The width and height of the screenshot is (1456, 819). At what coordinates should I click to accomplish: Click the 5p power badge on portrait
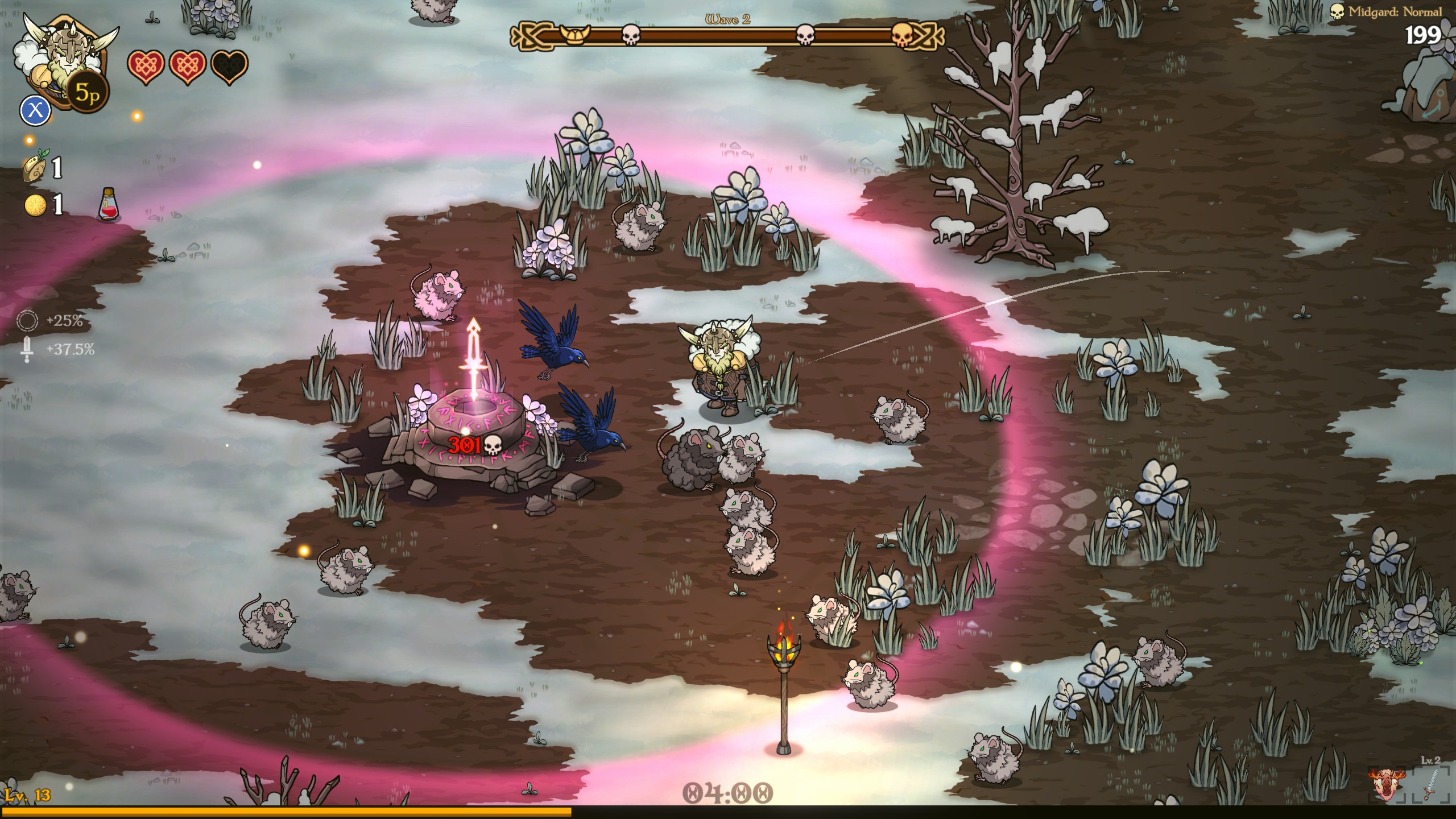[x=87, y=92]
